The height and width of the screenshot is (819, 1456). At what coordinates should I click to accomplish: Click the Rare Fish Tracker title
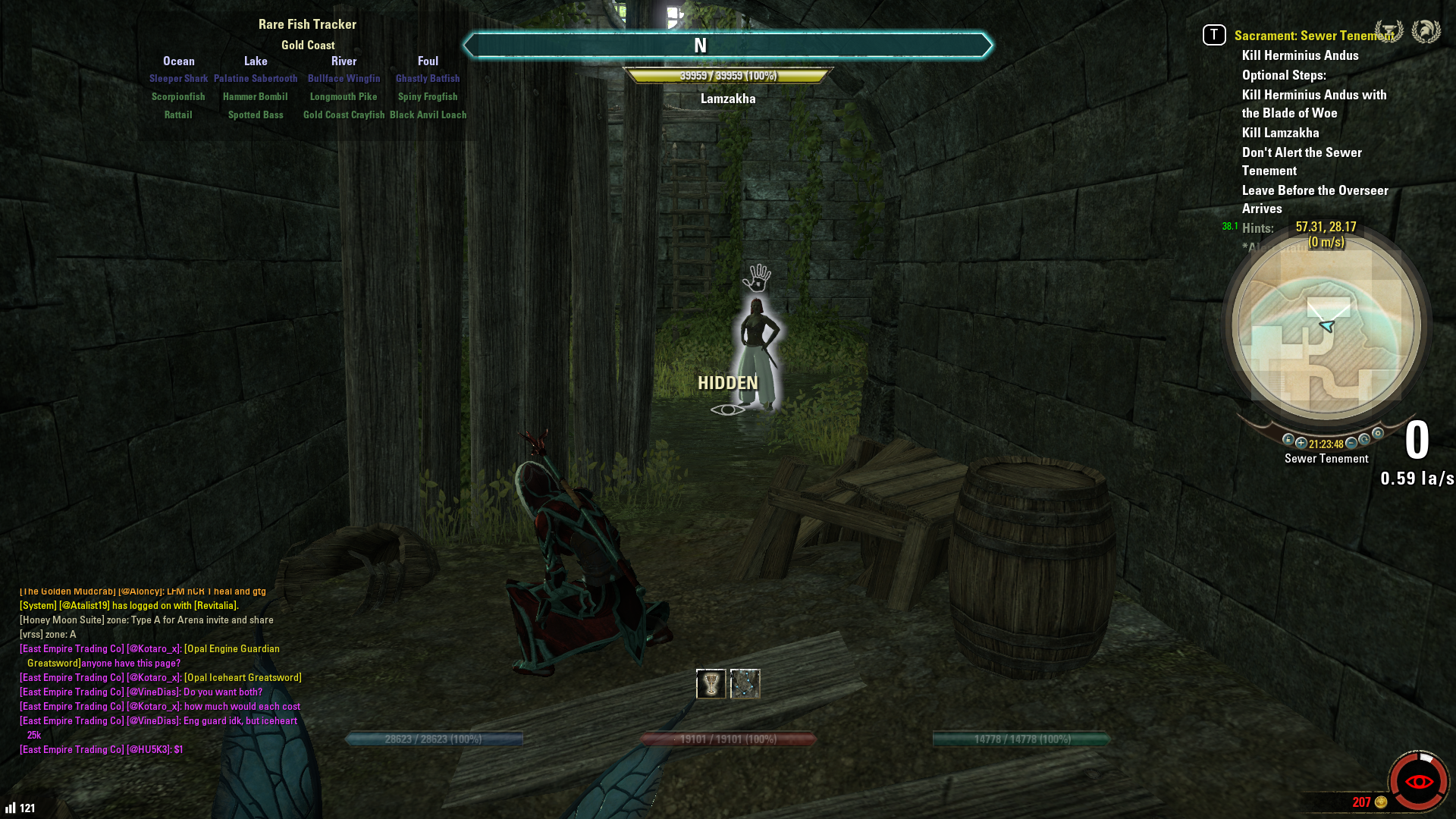point(307,24)
